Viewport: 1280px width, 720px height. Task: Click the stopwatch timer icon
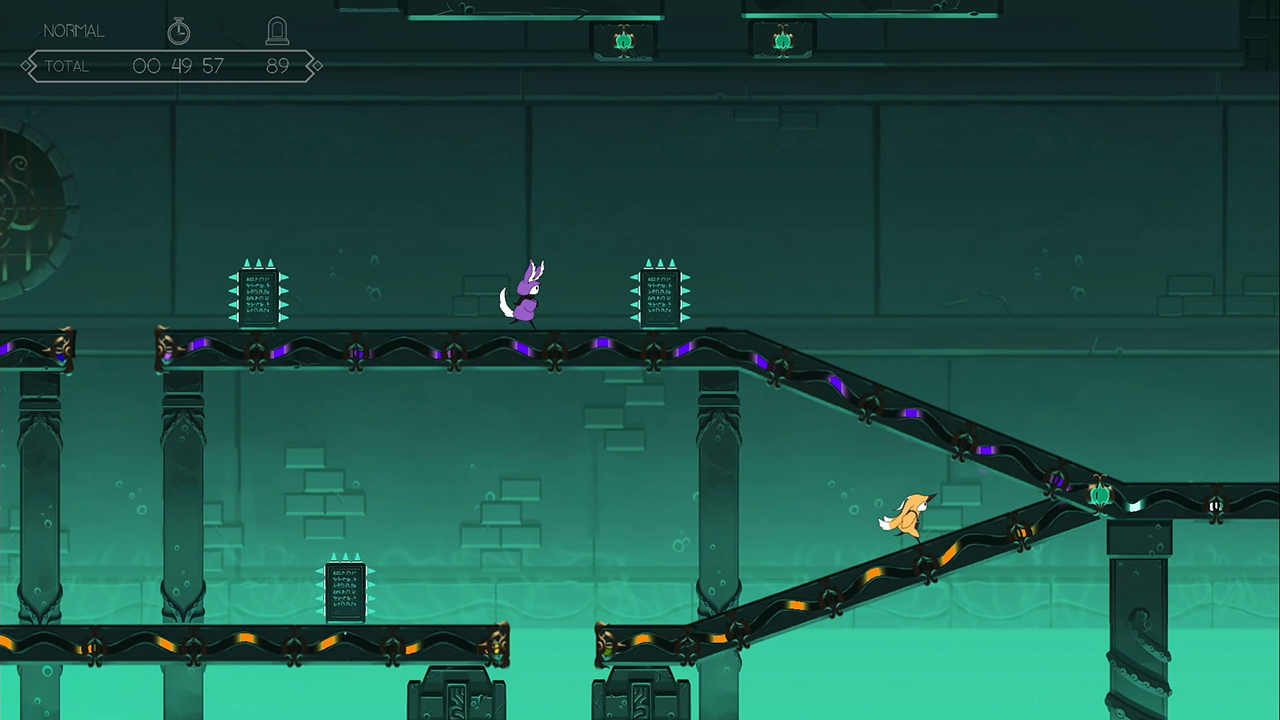[x=178, y=31]
